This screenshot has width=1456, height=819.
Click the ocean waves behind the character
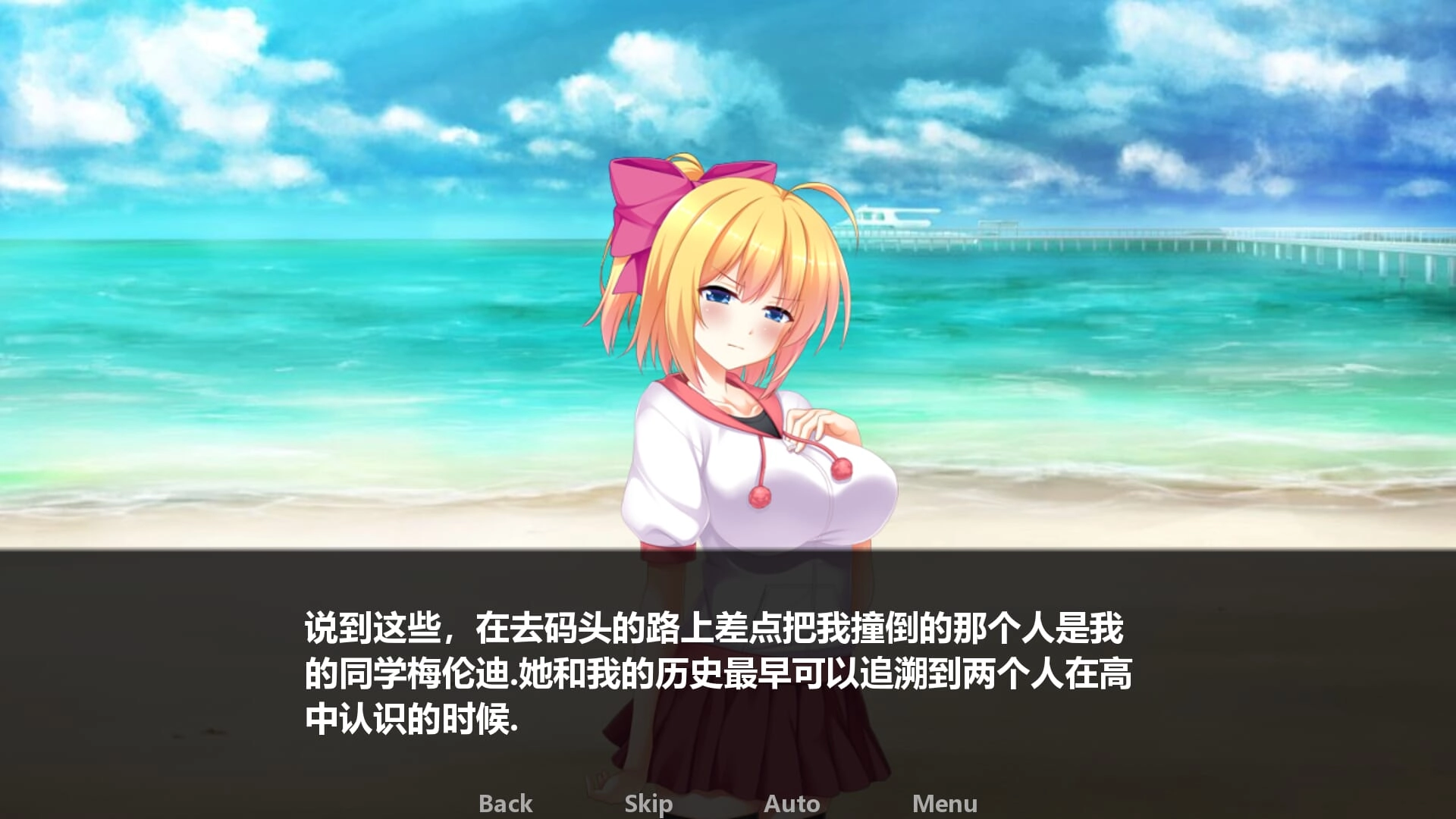point(303,341)
